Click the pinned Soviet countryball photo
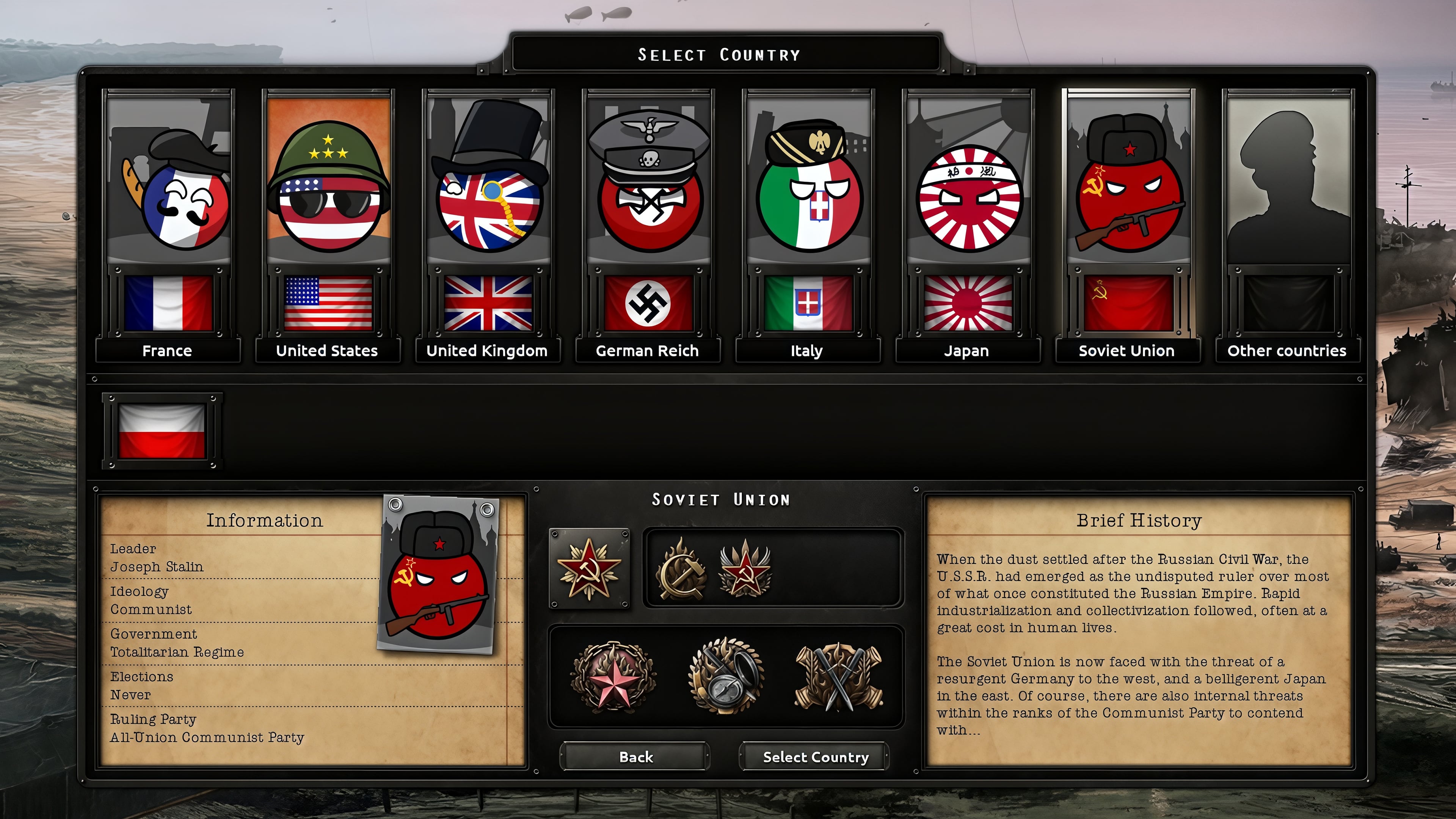Image resolution: width=1456 pixels, height=819 pixels. pos(438,574)
